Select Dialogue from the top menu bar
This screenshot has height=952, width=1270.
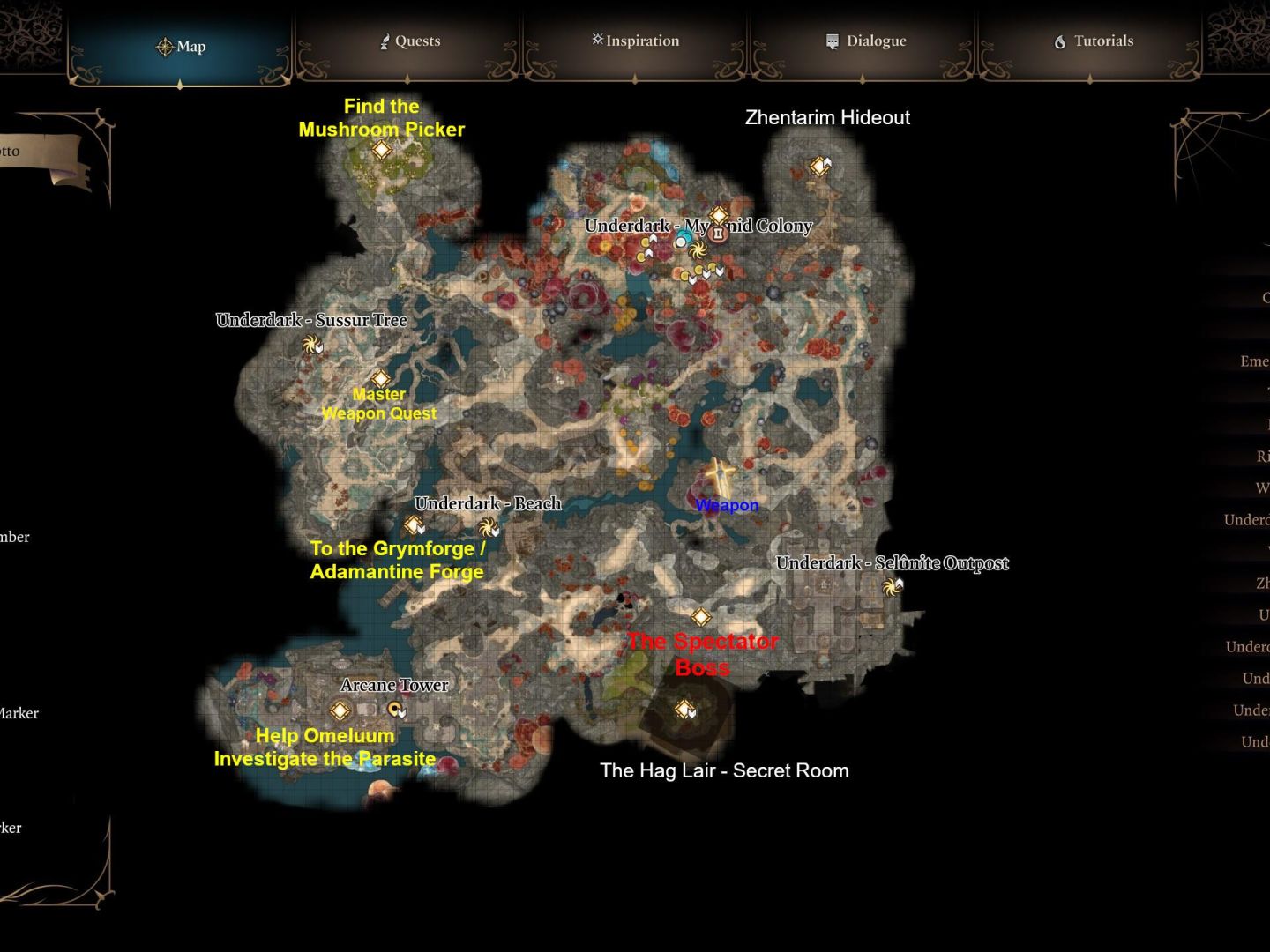(865, 41)
